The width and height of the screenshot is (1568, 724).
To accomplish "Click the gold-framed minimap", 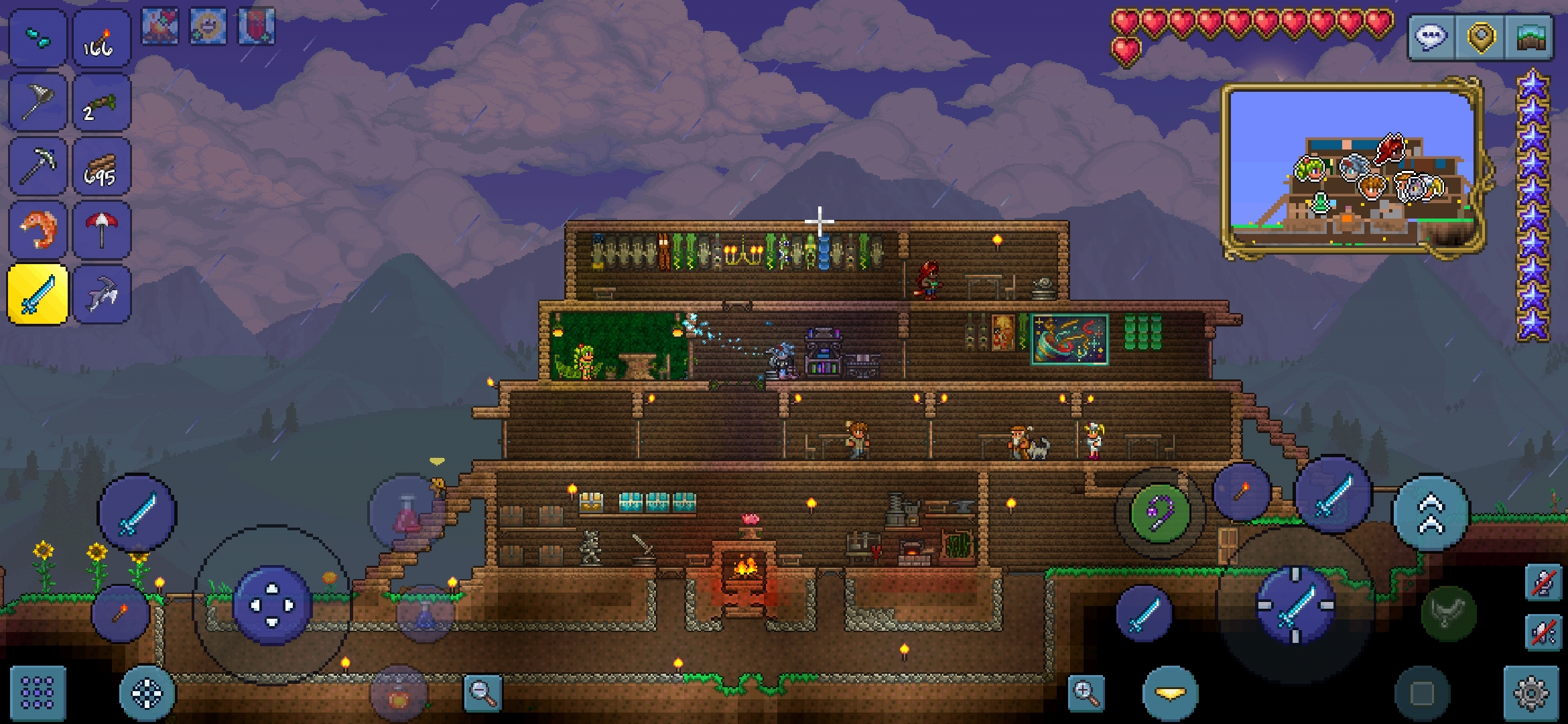I will [1354, 168].
